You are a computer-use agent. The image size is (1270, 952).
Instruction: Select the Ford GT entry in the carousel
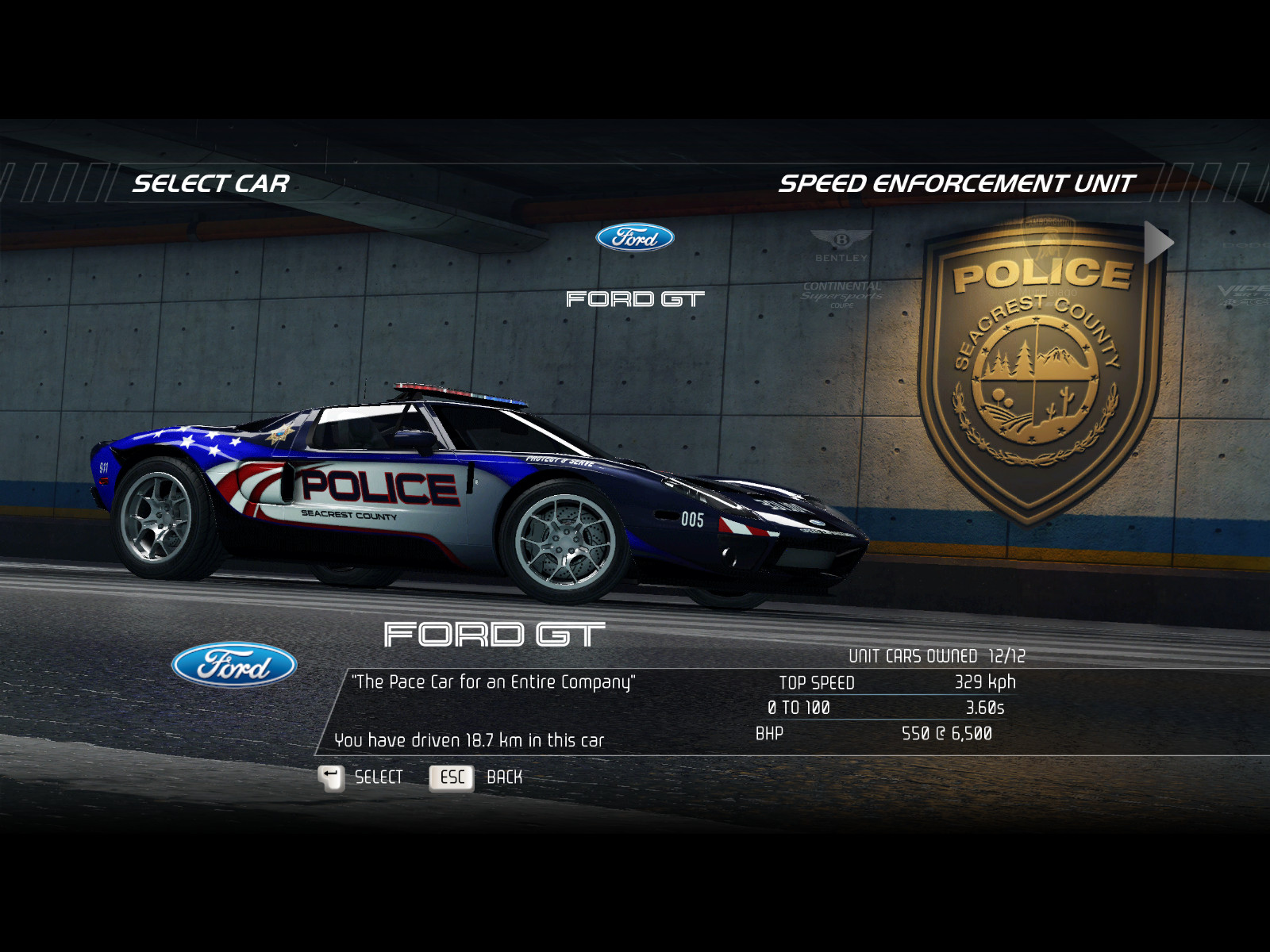tap(635, 266)
